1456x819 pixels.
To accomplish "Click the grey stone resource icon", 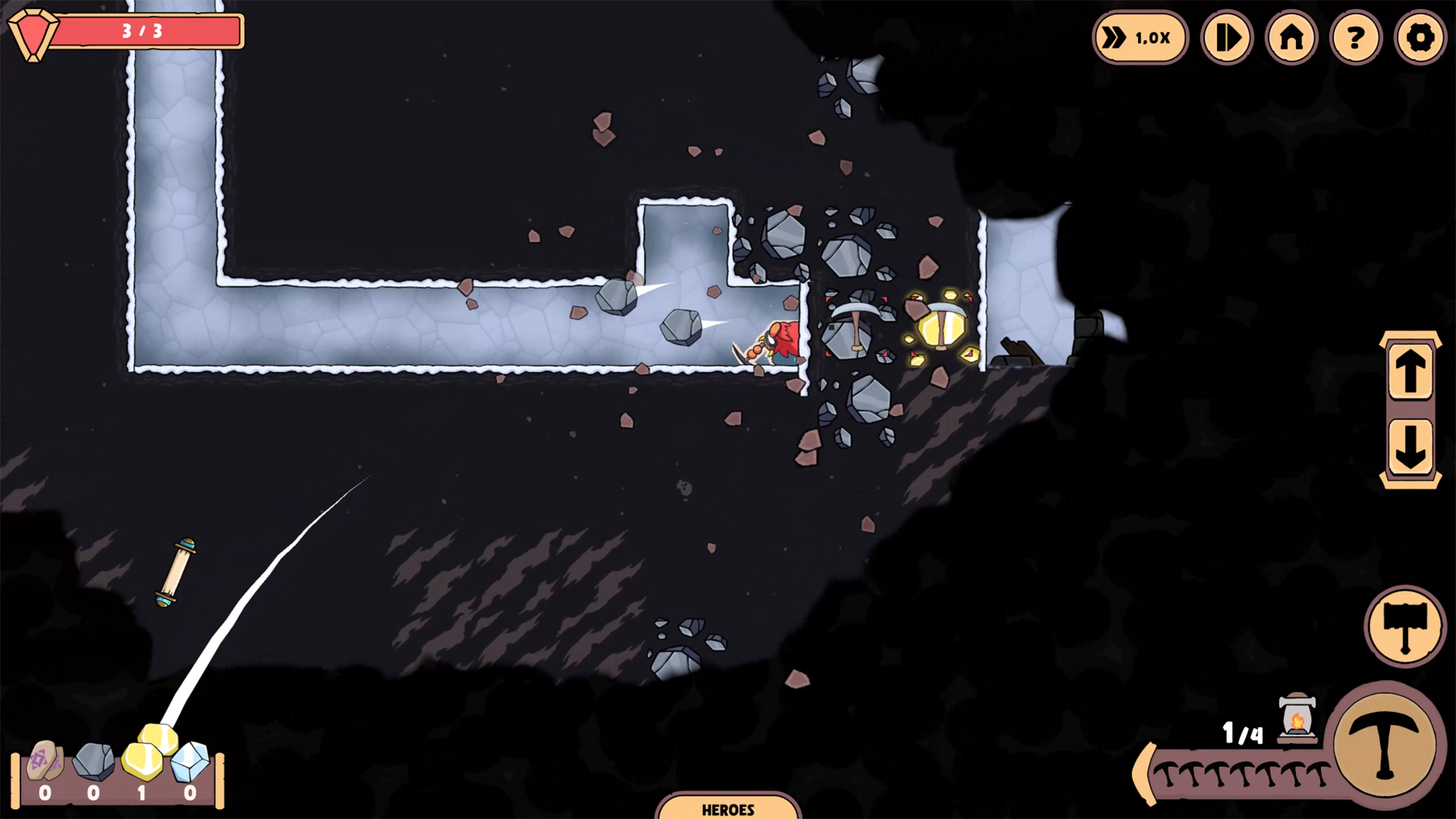I will [94, 761].
